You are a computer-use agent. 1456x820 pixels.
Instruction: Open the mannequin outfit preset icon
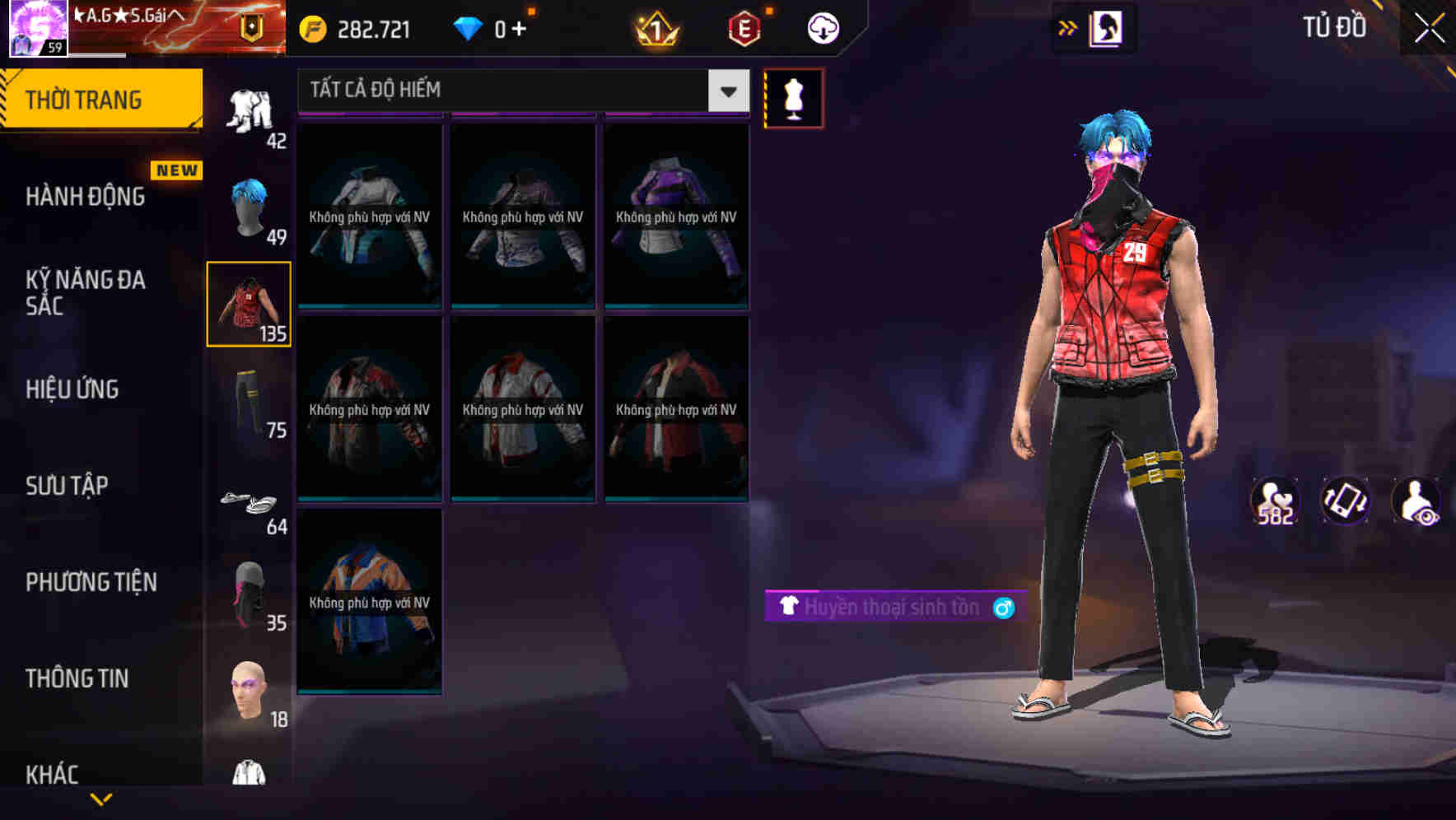pyautogui.click(x=793, y=97)
